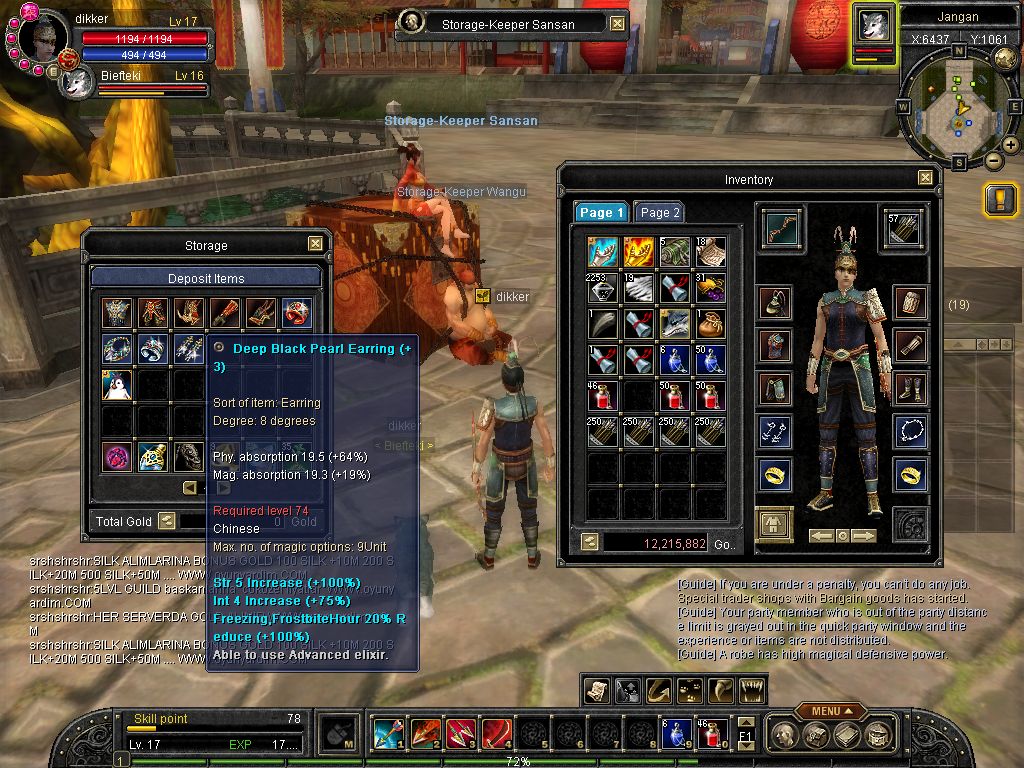Click the wolf summon scroll in inventory
The width and height of the screenshot is (1024, 768).
point(674,322)
